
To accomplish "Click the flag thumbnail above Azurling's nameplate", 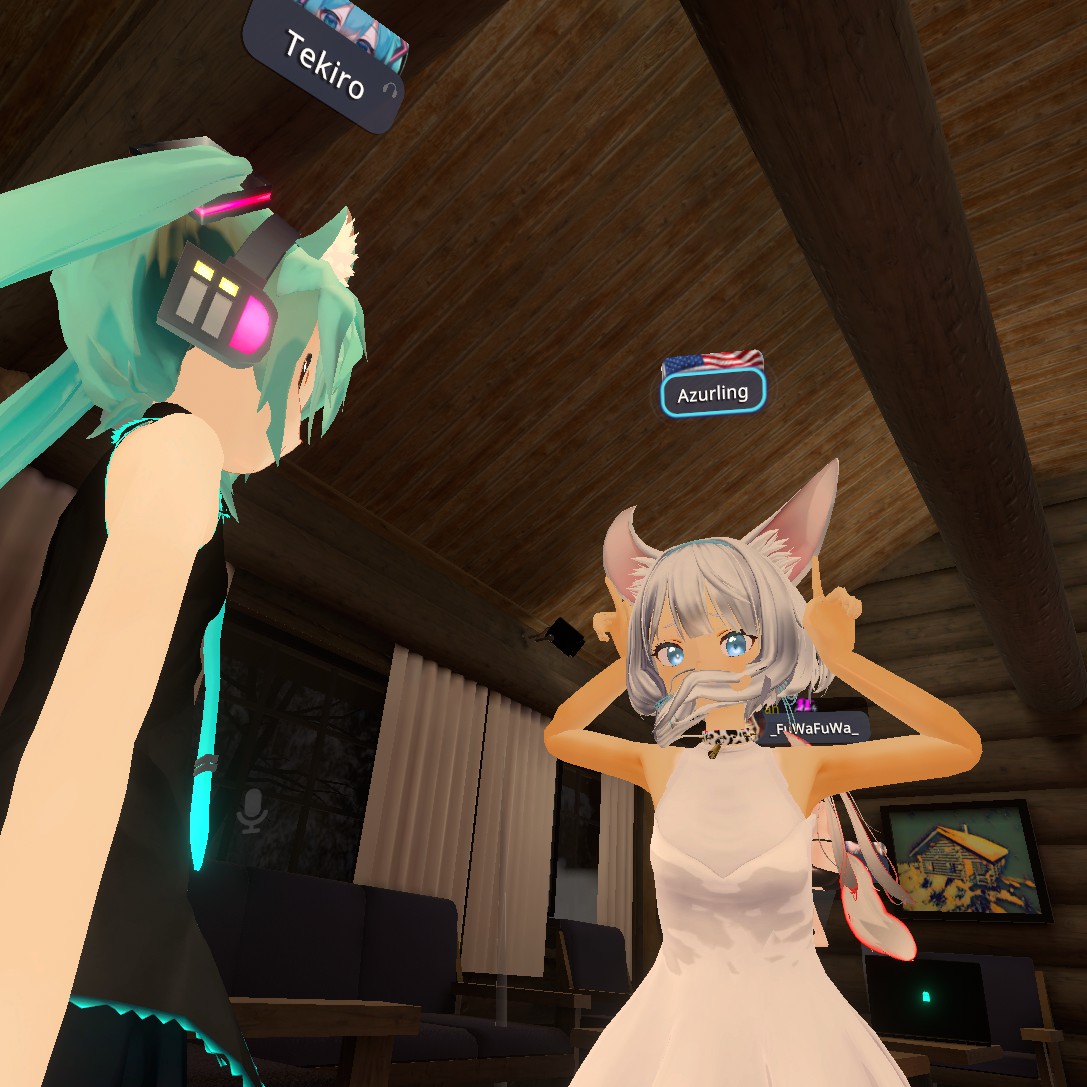I will tap(713, 361).
